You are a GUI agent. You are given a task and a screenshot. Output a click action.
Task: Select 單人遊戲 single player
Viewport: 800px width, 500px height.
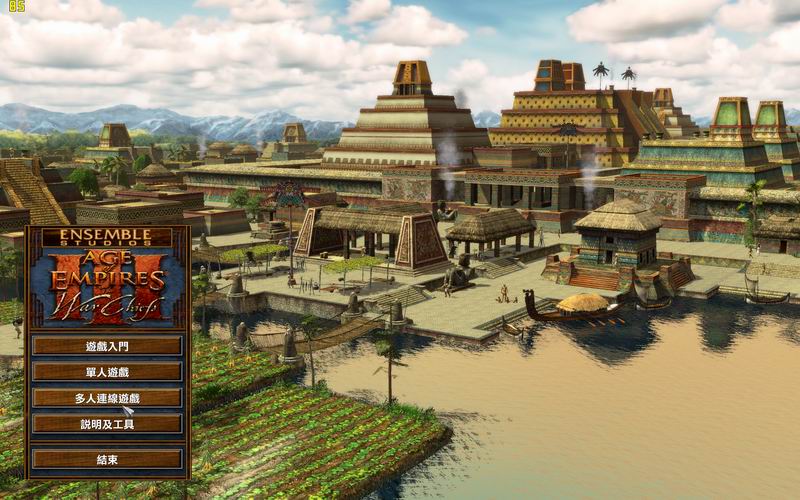pyautogui.click(x=107, y=372)
